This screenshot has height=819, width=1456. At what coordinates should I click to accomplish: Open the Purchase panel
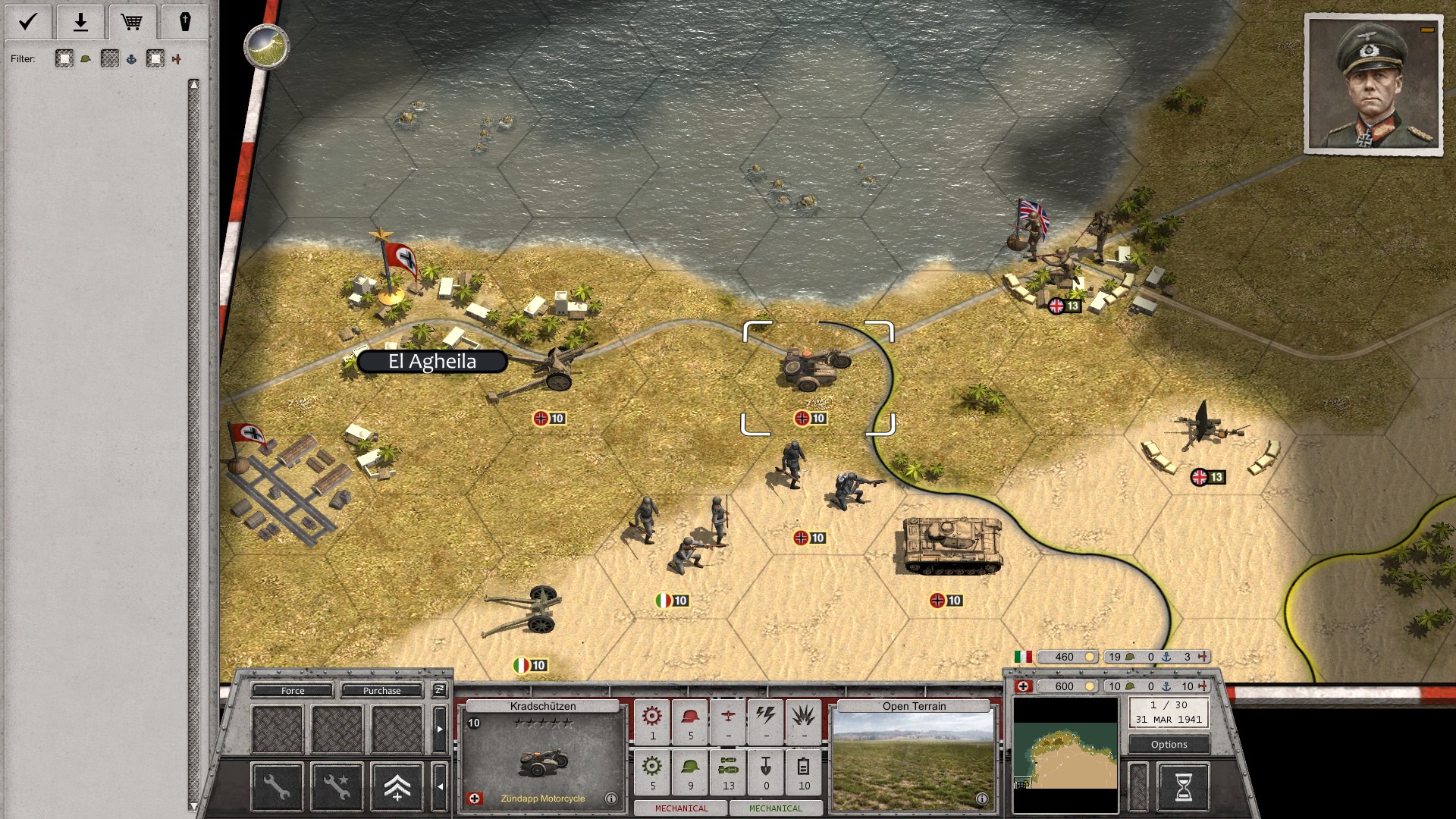tap(381, 691)
